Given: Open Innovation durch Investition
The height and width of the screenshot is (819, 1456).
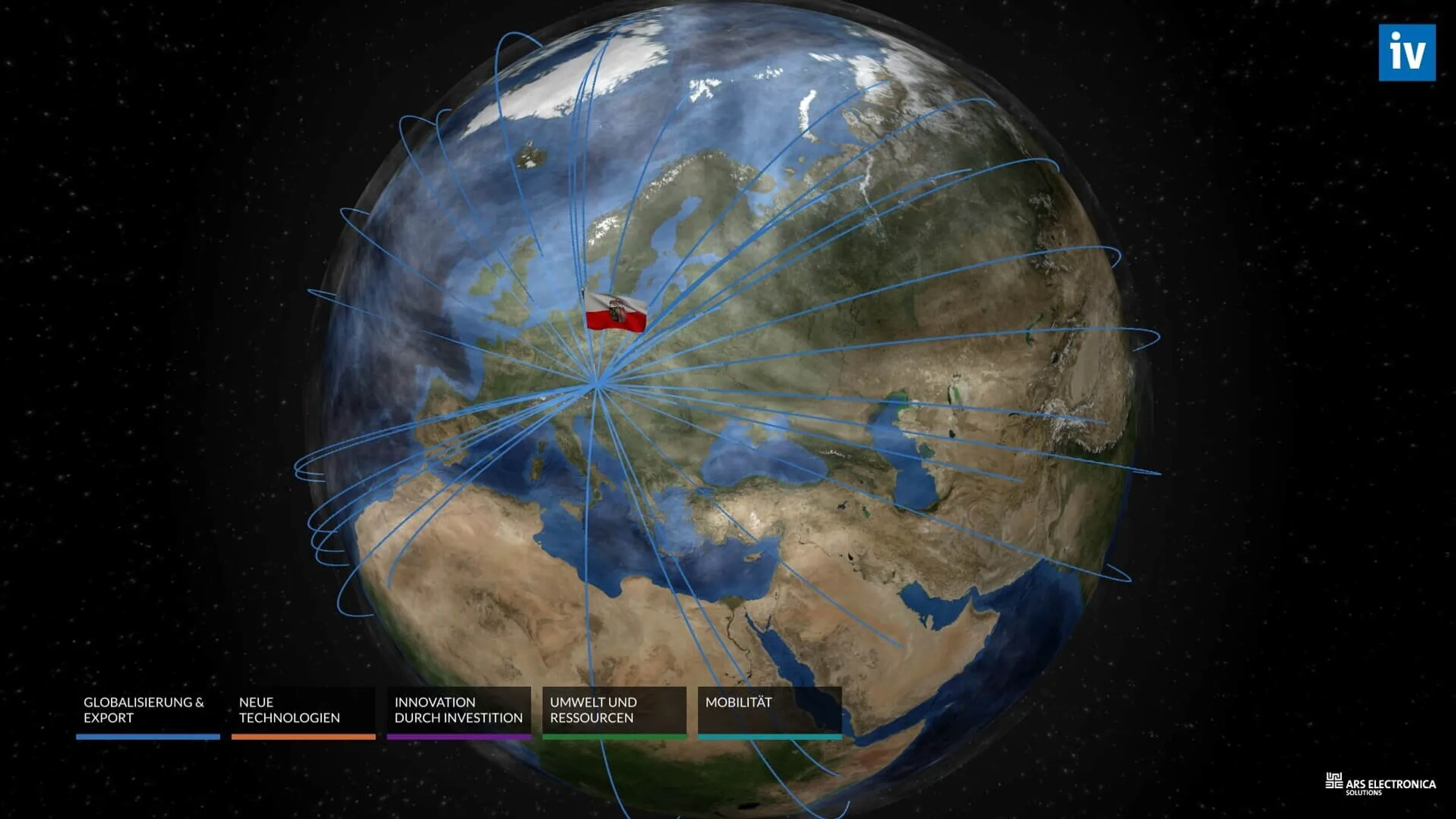Looking at the screenshot, I should pyautogui.click(x=458, y=711).
